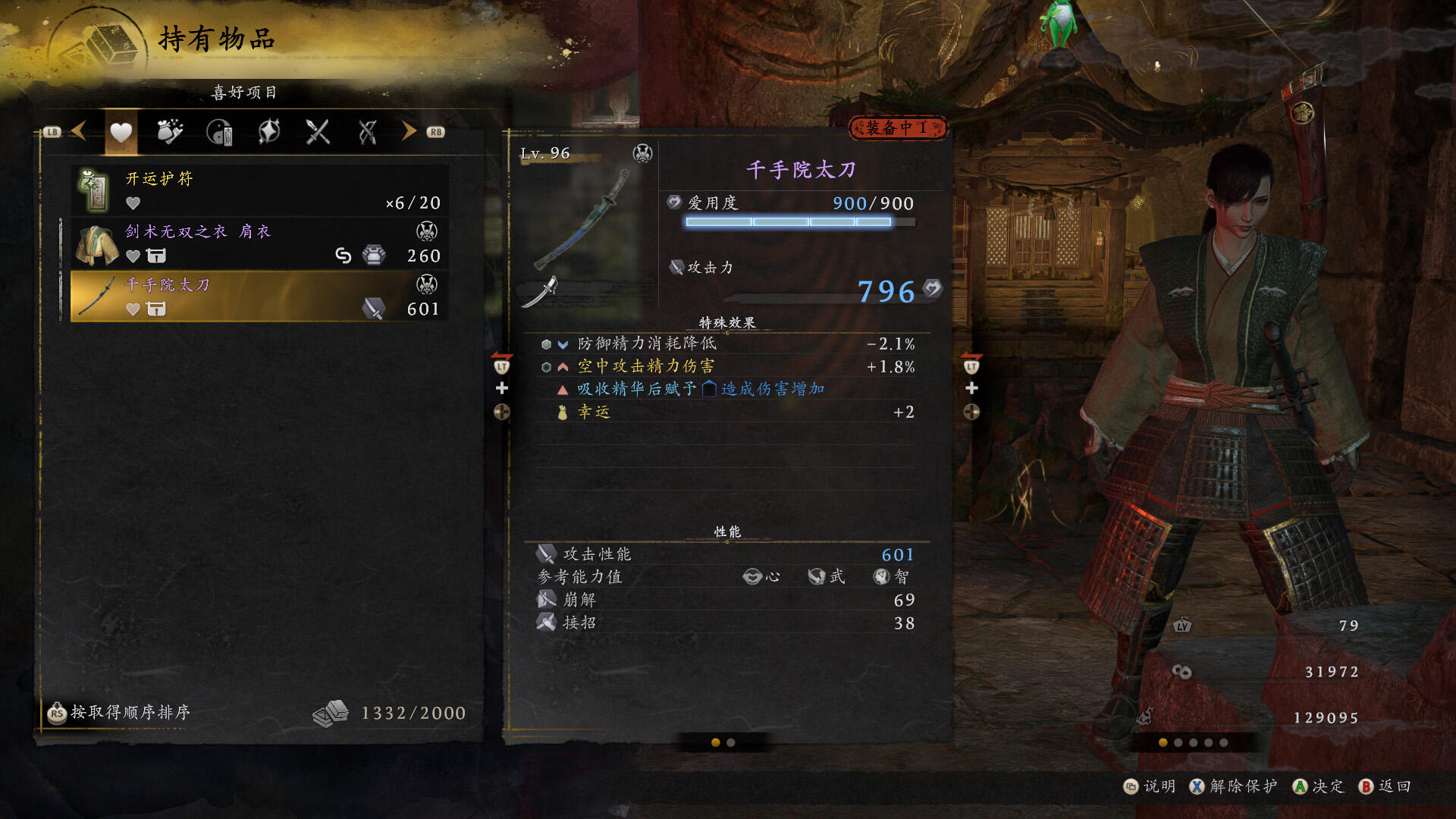
Task: Select the 开运护符 item row
Action: (259, 190)
